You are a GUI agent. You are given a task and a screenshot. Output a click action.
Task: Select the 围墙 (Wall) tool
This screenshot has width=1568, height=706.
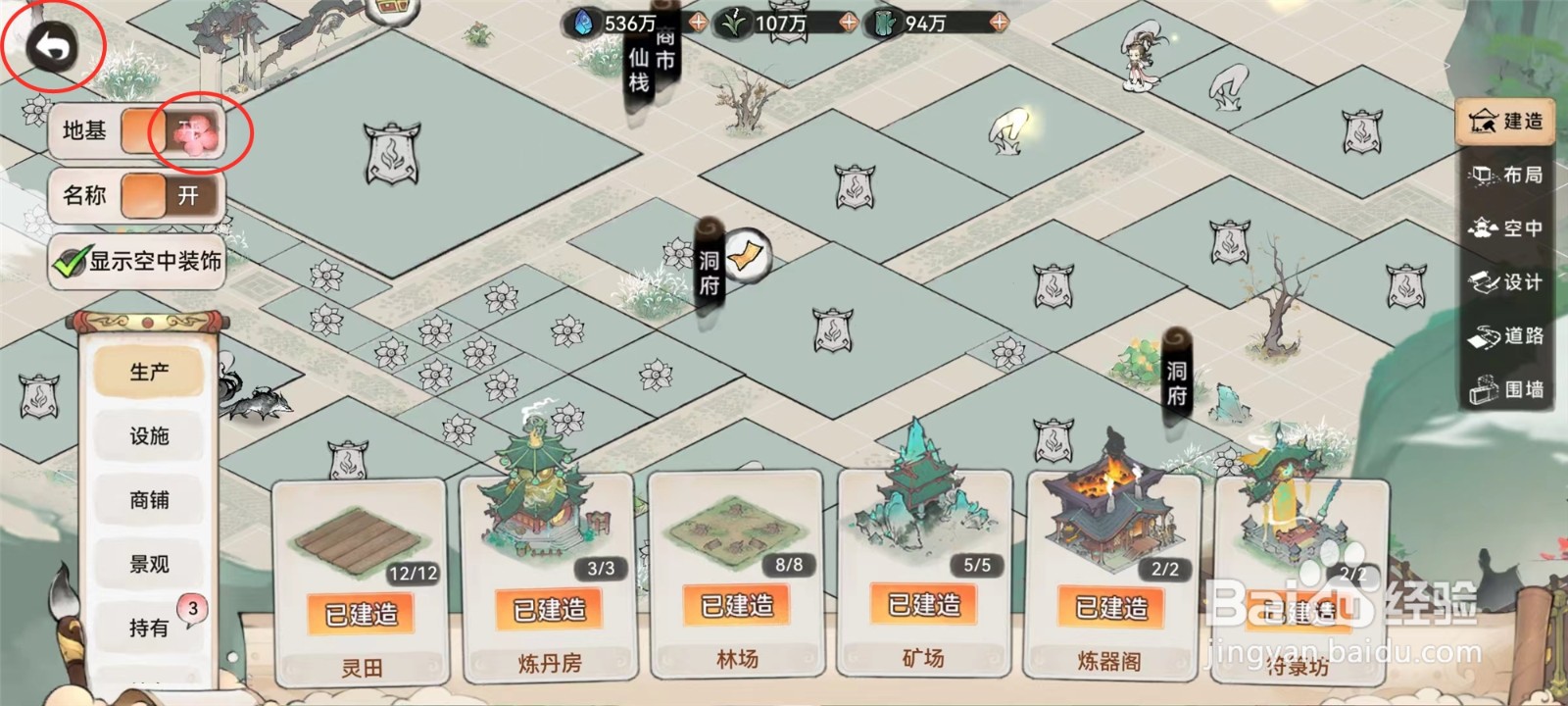point(1506,391)
